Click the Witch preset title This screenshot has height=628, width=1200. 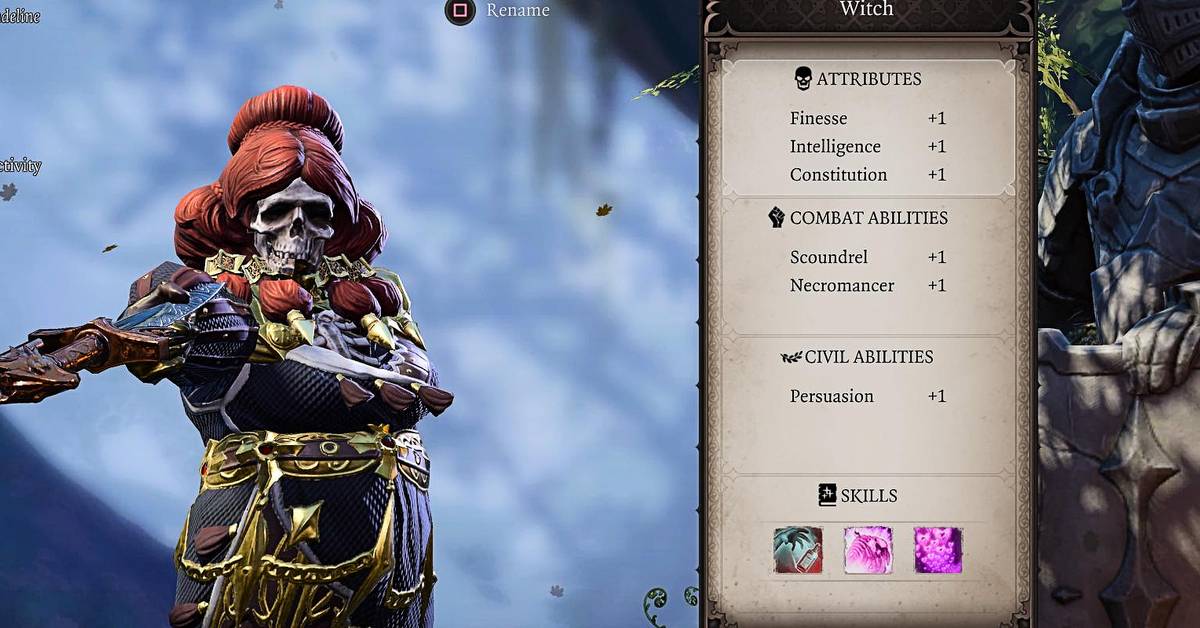(866, 10)
